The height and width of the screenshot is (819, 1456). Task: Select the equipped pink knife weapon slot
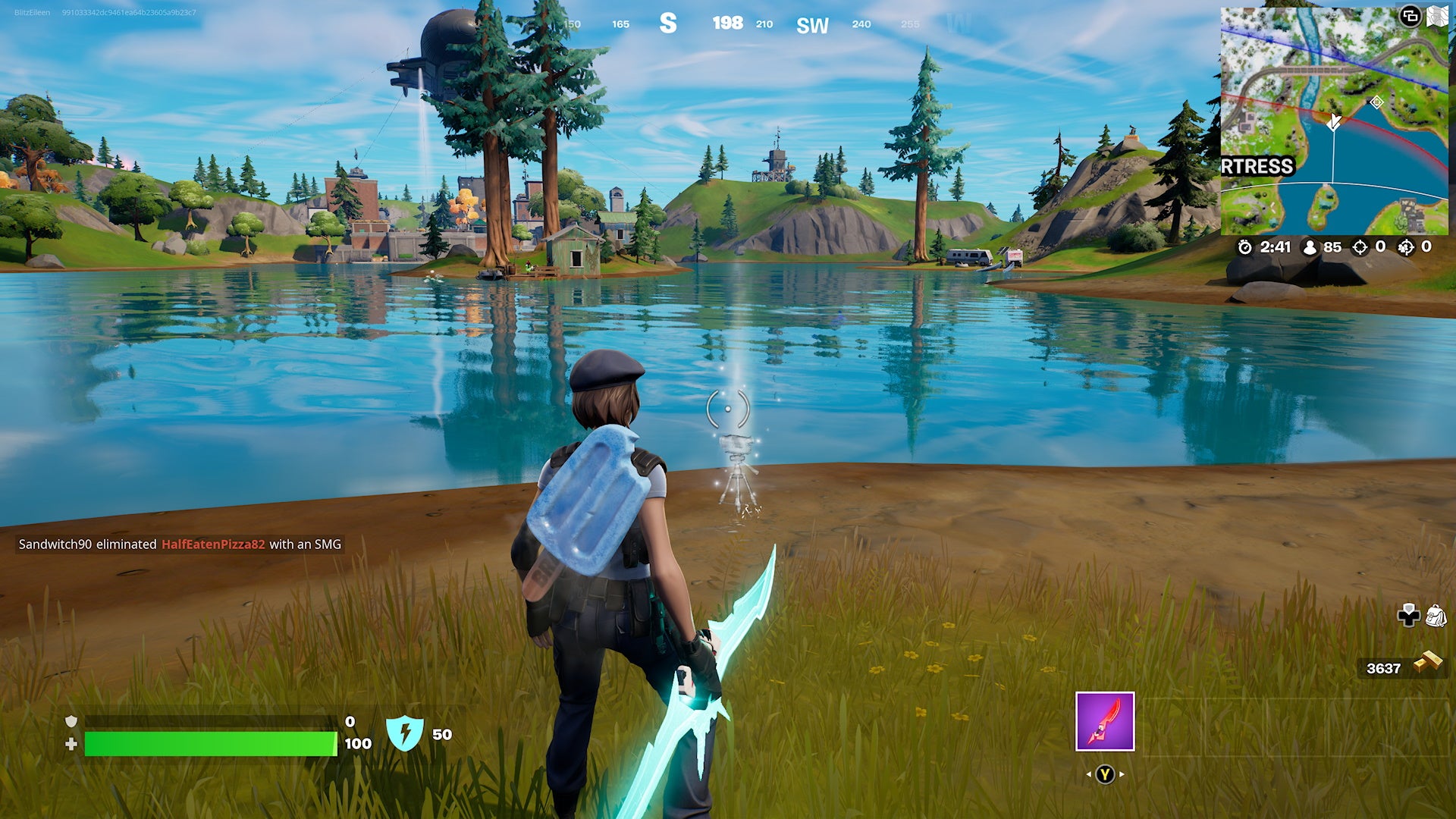(1105, 721)
